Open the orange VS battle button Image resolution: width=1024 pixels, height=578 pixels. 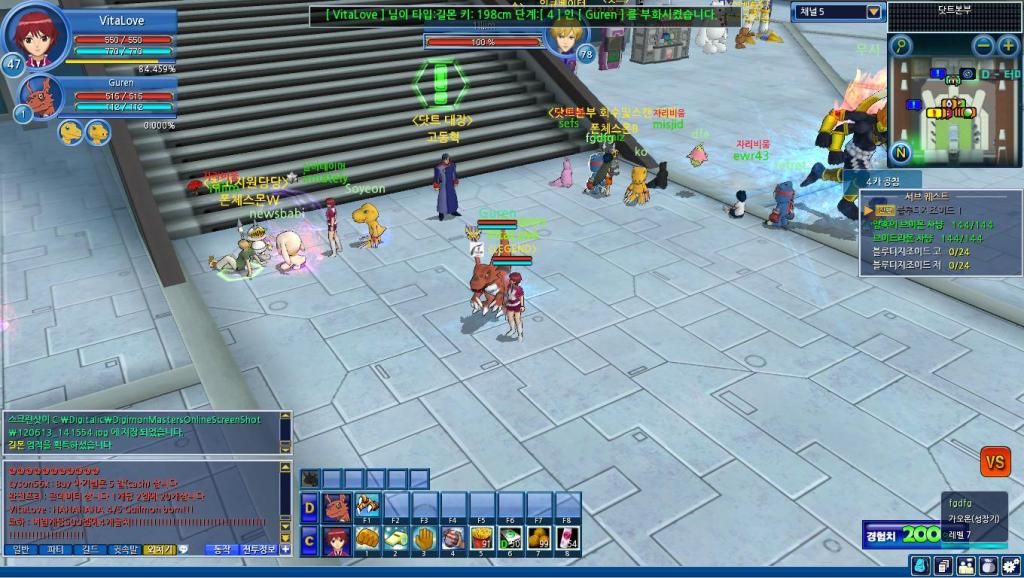995,461
